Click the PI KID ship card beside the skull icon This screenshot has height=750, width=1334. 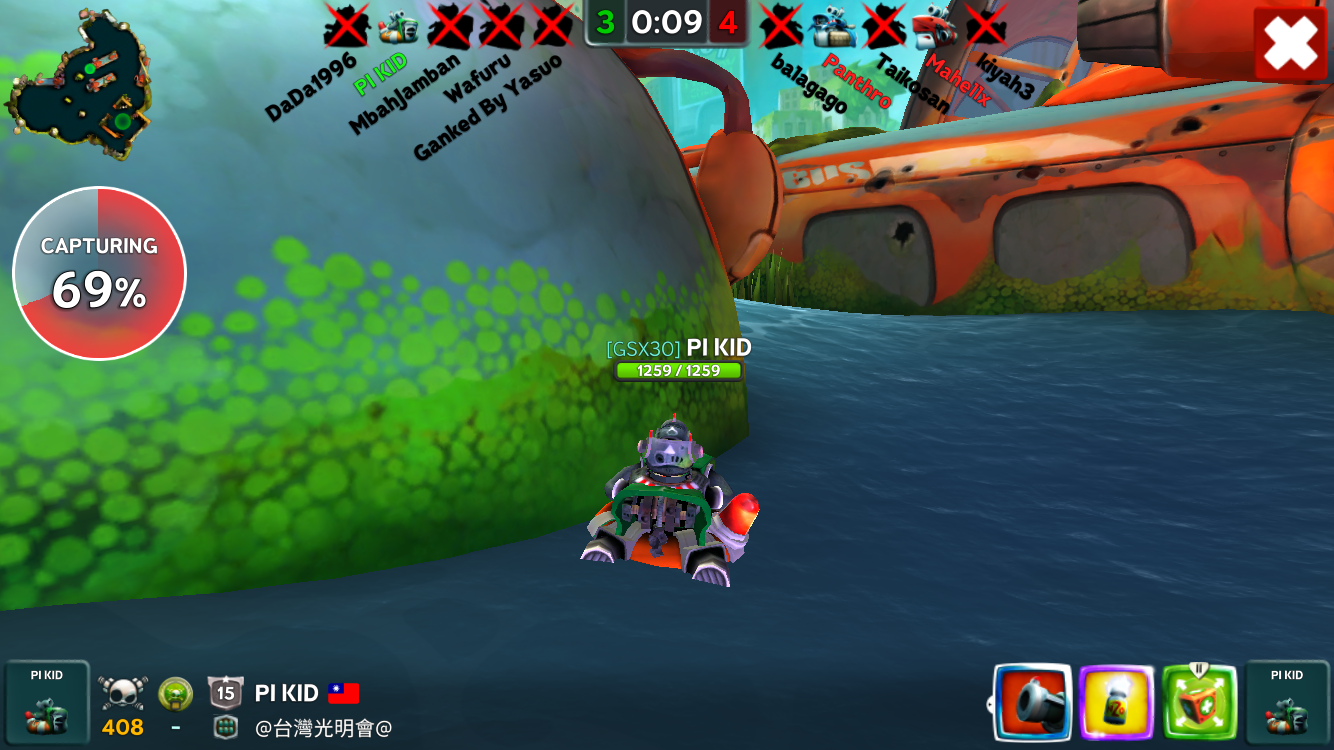[x=46, y=702]
